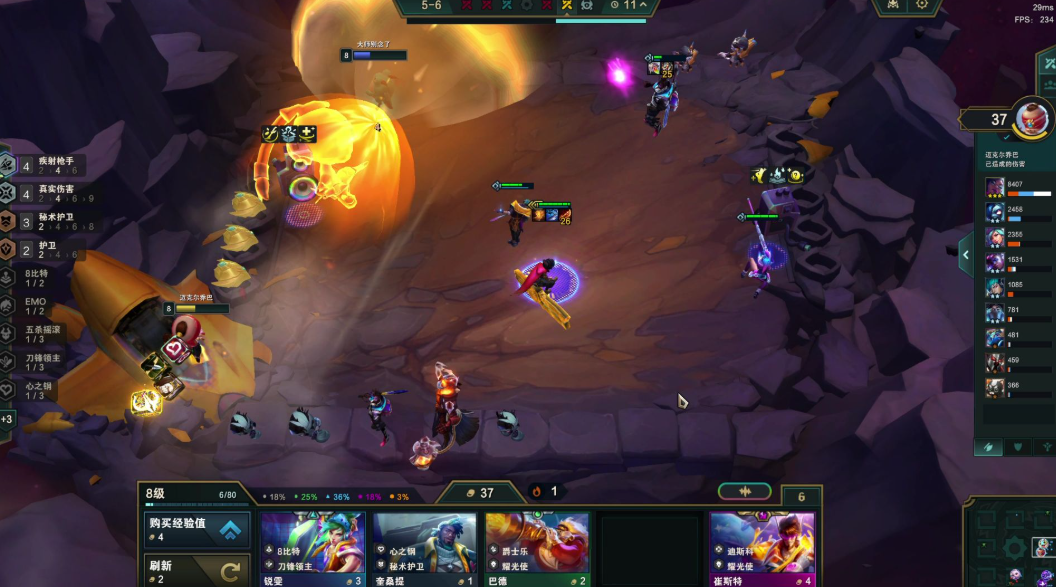Refresh the shop with the 刷新 button

pos(196,571)
